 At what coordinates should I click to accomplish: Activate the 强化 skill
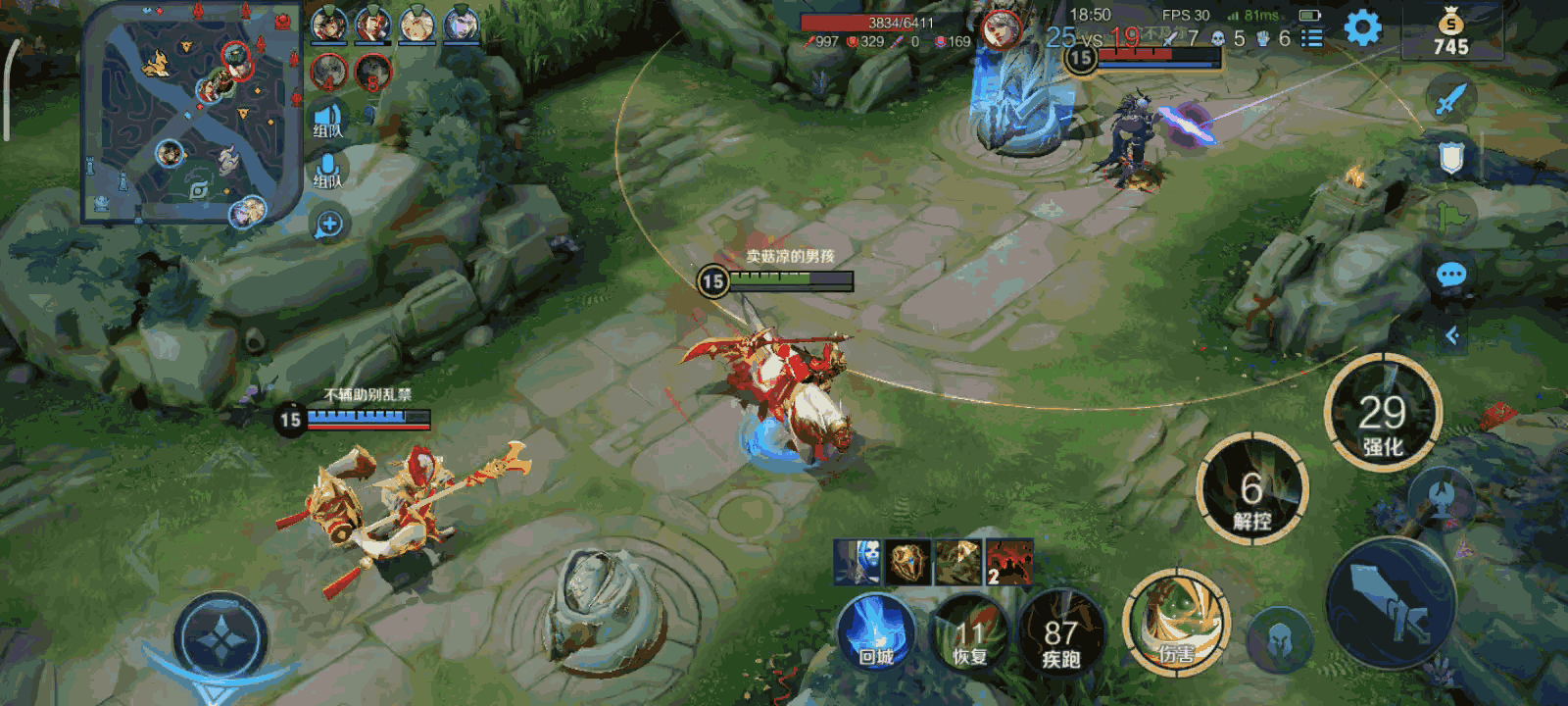coord(1382,413)
